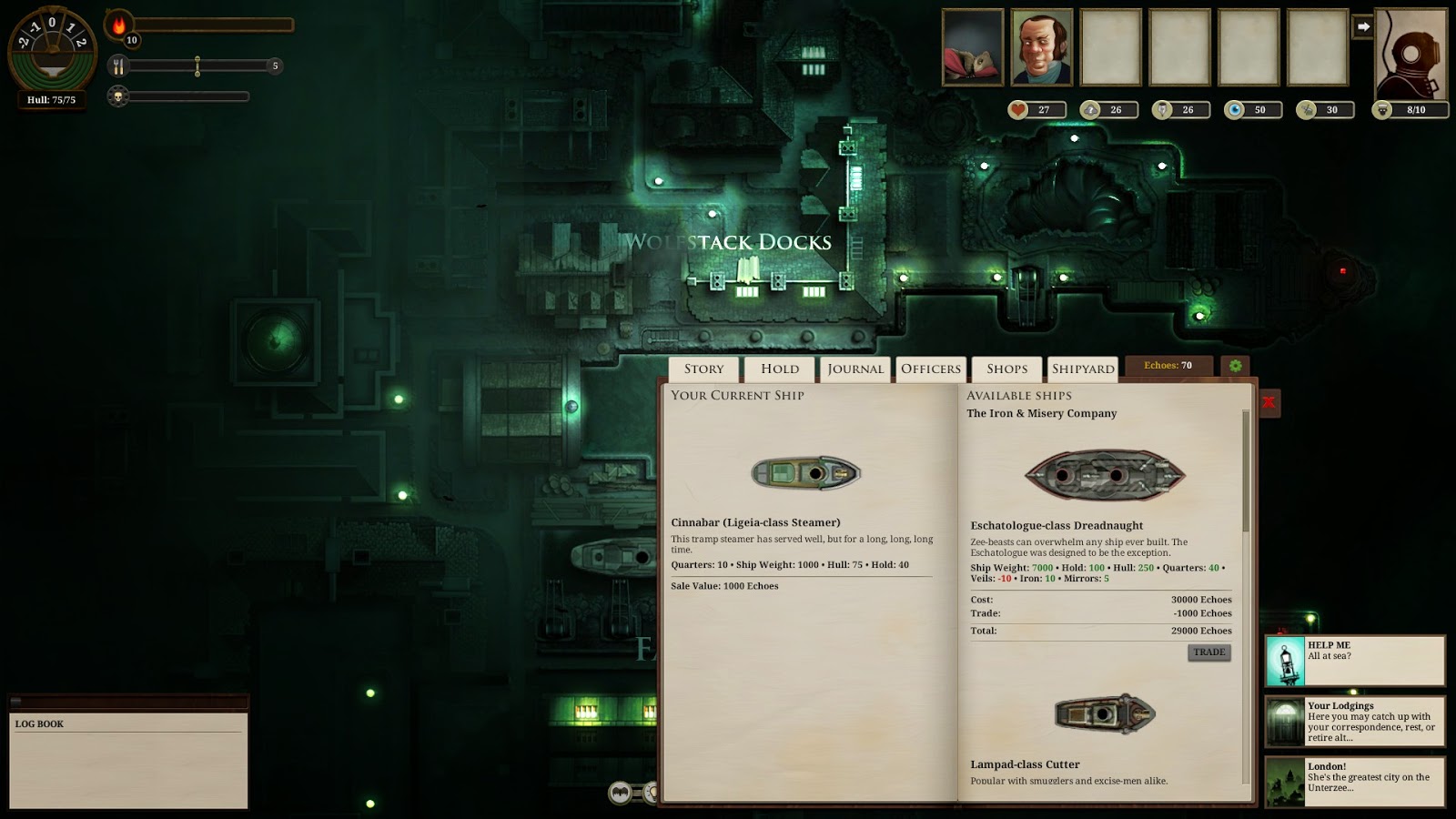1456x819 pixels.
Task: Click the Log Book panel
Action: pos(128,760)
